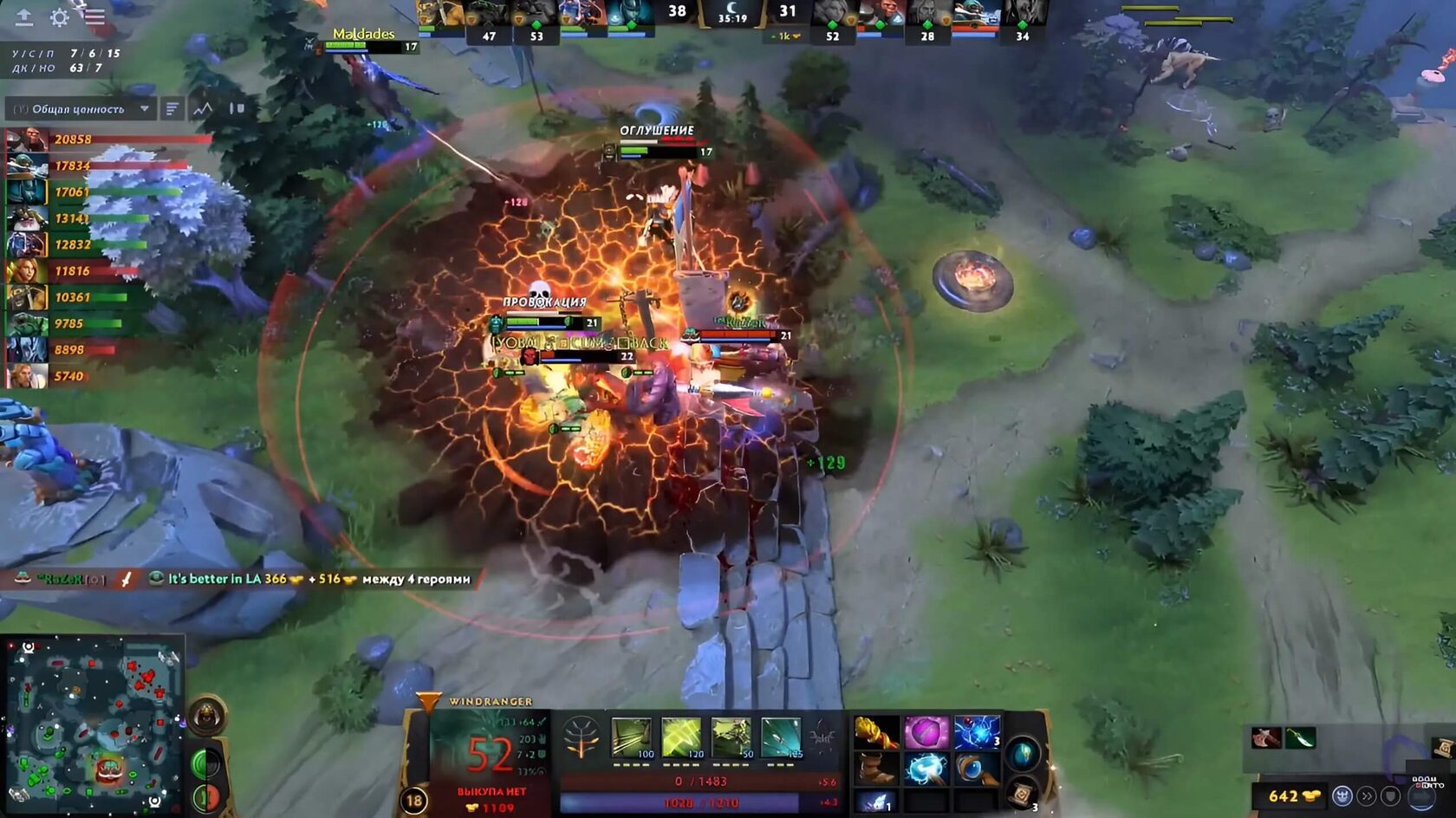The width and height of the screenshot is (1456, 818).
Task: Select the town portal scroll slot
Action: [1023, 792]
